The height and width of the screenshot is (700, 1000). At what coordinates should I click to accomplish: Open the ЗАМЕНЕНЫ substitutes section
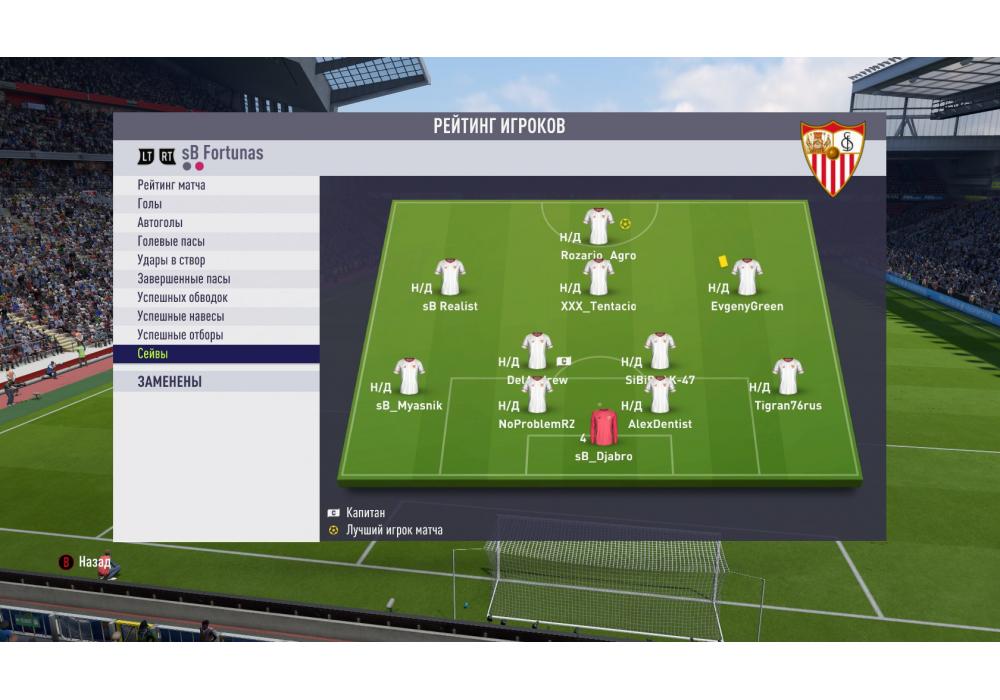(x=216, y=381)
